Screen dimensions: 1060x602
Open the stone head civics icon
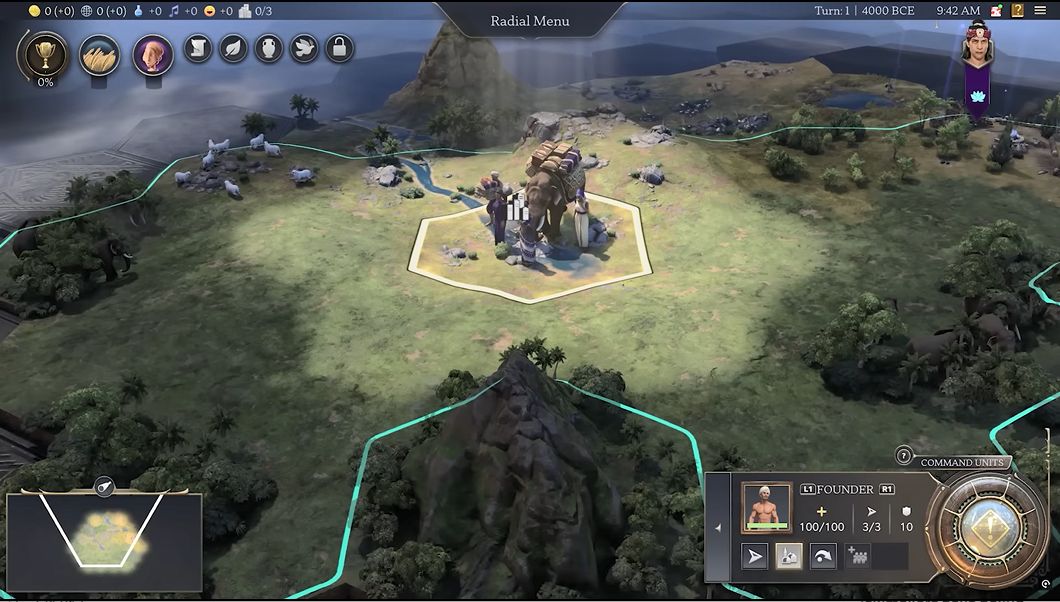[153, 54]
